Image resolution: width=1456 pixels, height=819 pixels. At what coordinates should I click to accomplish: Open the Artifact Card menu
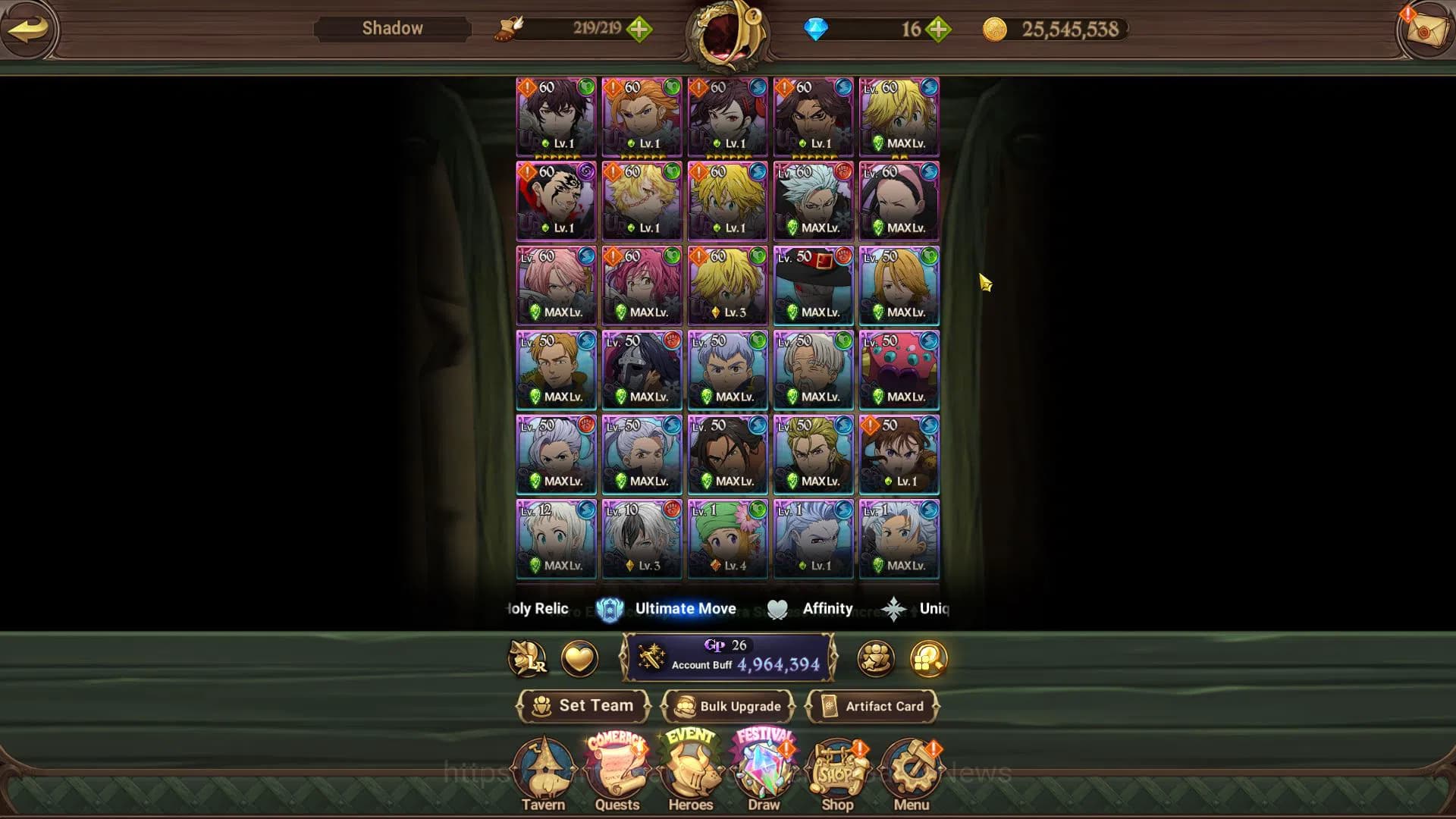873,706
